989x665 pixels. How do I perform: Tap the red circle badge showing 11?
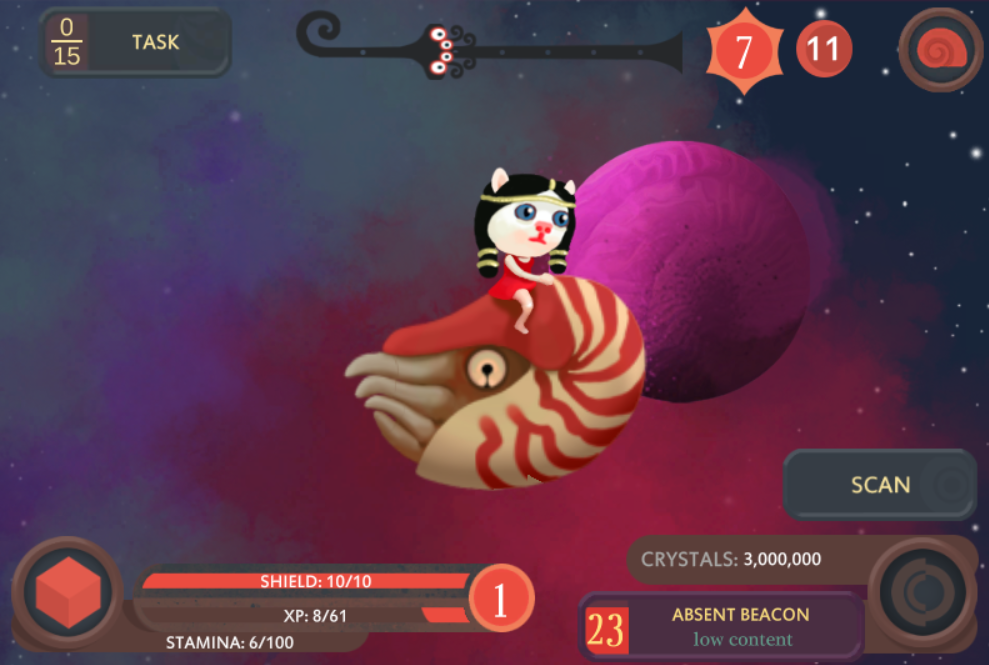(824, 49)
